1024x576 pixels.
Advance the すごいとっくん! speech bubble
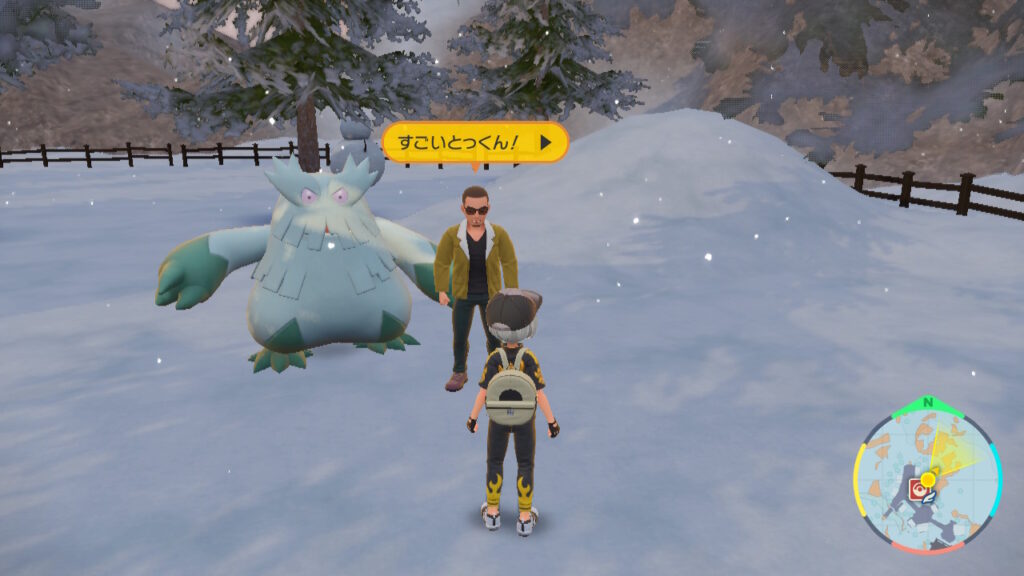coord(546,143)
